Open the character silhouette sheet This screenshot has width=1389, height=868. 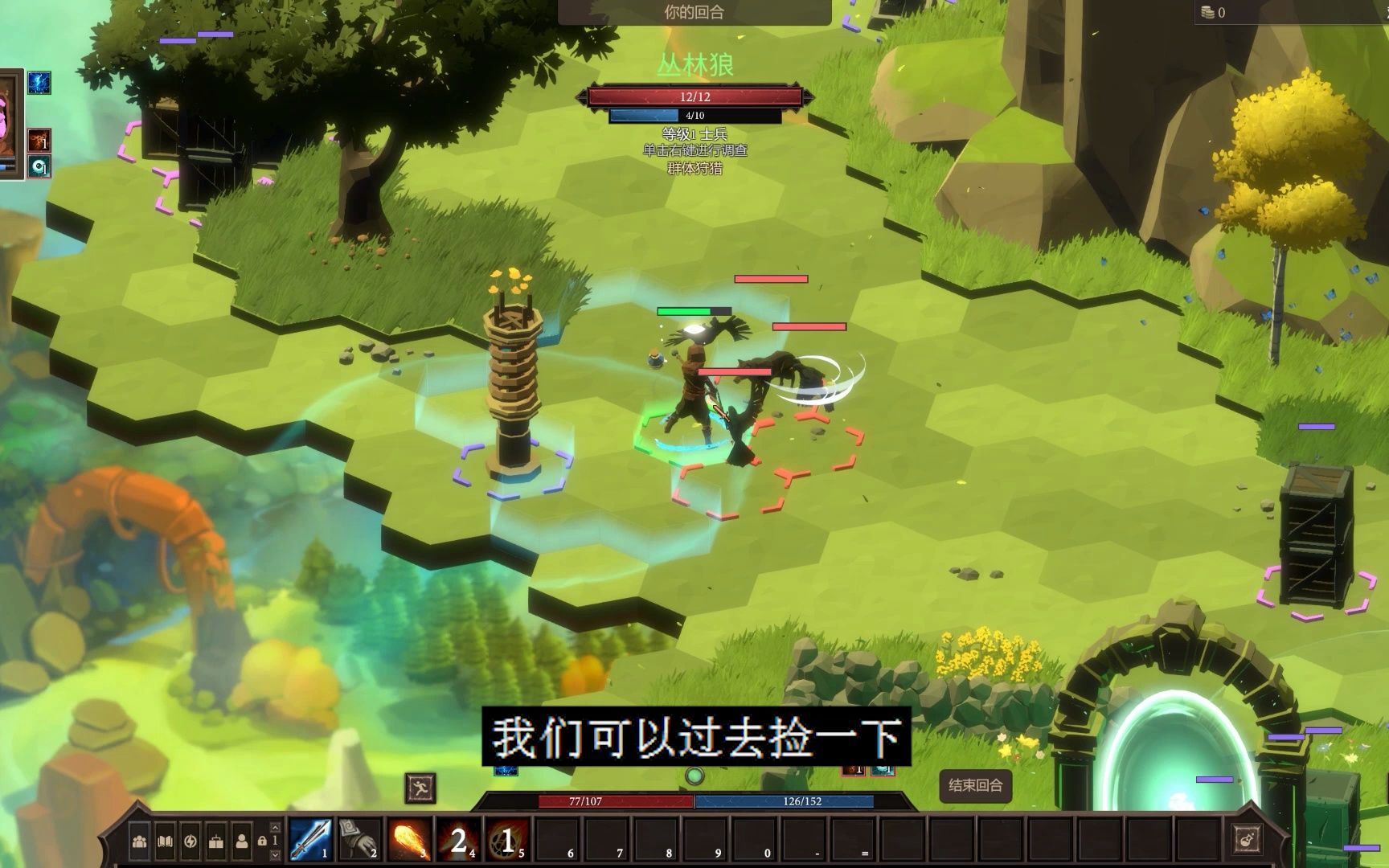pos(241,841)
